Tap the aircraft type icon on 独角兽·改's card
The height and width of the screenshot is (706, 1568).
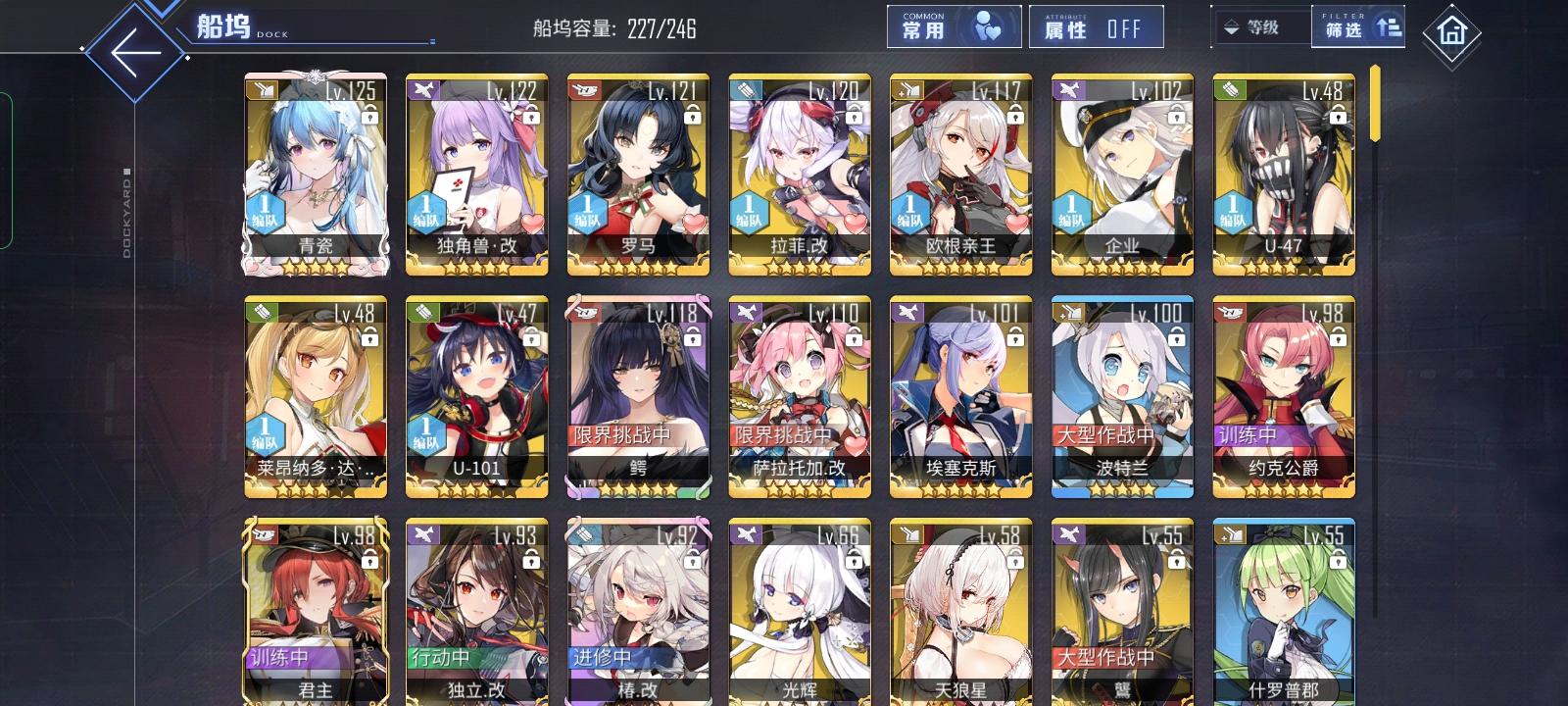click(x=423, y=89)
